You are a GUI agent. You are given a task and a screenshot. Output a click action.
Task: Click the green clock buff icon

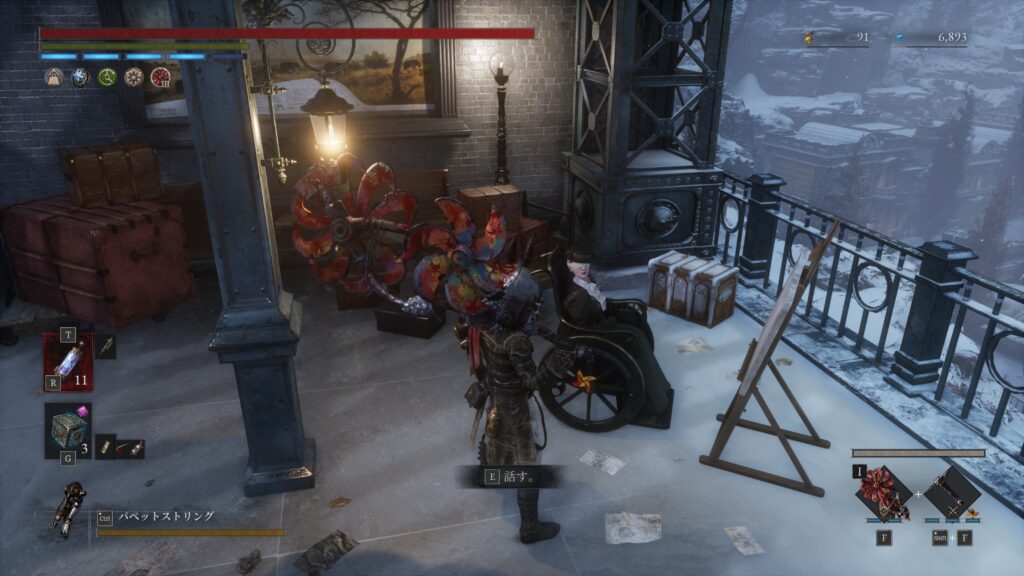click(107, 77)
